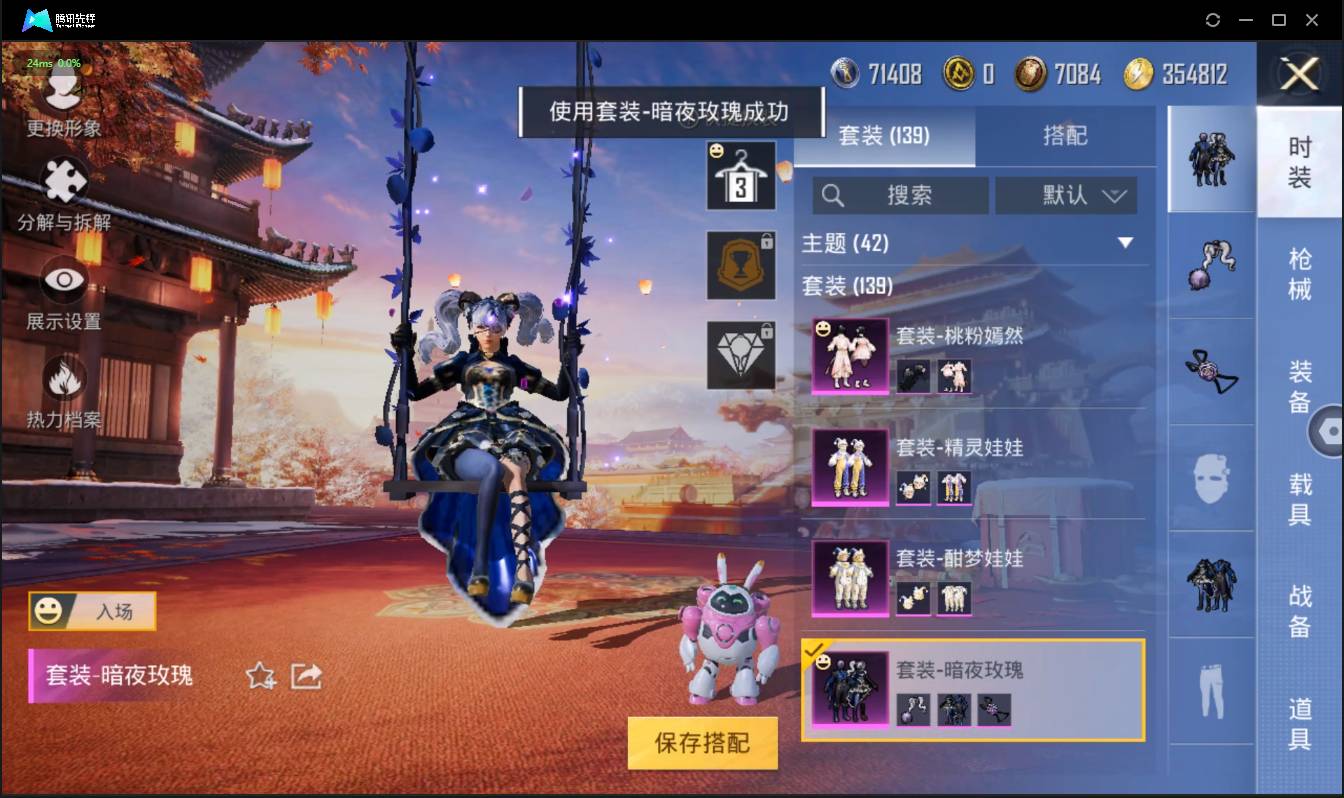Click the checkmark on 套装-暗夜玫瑰 entry

(x=814, y=649)
